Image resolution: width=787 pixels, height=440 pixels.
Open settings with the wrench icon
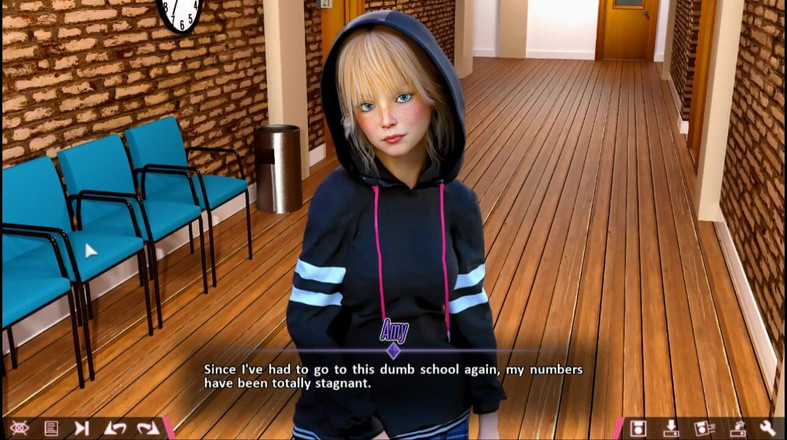[768, 428]
